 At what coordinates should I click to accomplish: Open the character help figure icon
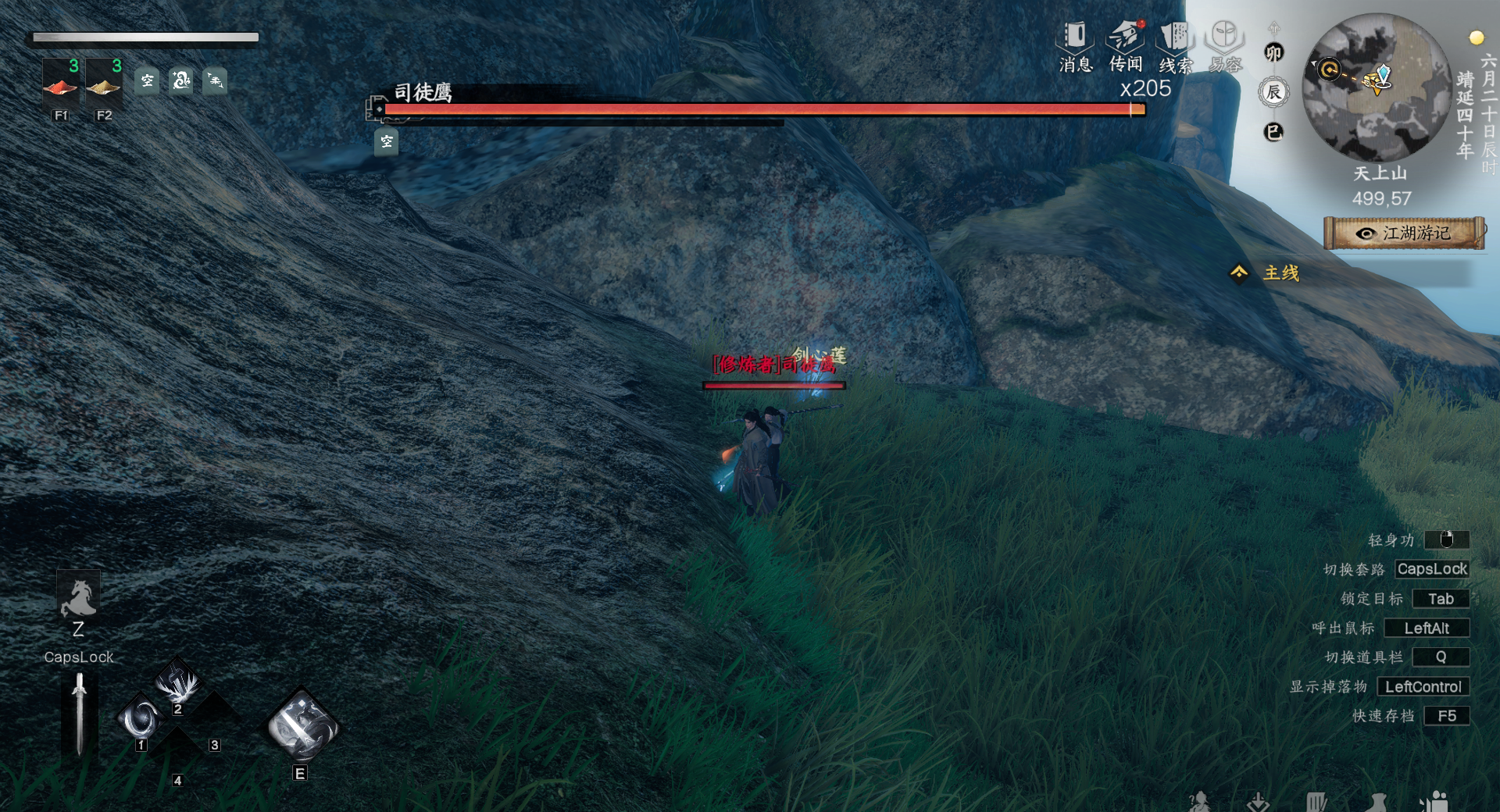point(1199,803)
